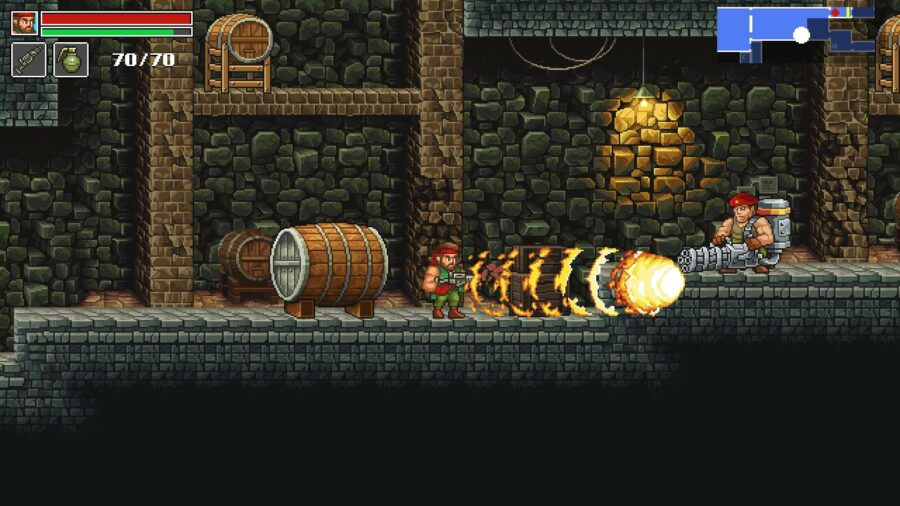This screenshot has width=900, height=506.
Task: Open the blue minimap
Action: pos(795,31)
